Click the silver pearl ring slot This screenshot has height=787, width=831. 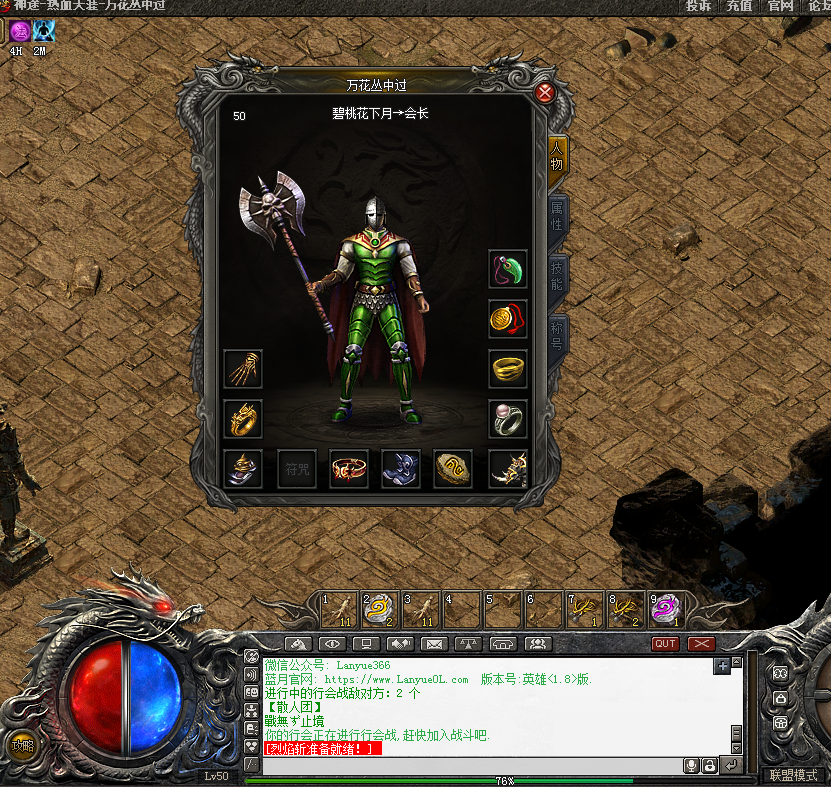click(508, 419)
